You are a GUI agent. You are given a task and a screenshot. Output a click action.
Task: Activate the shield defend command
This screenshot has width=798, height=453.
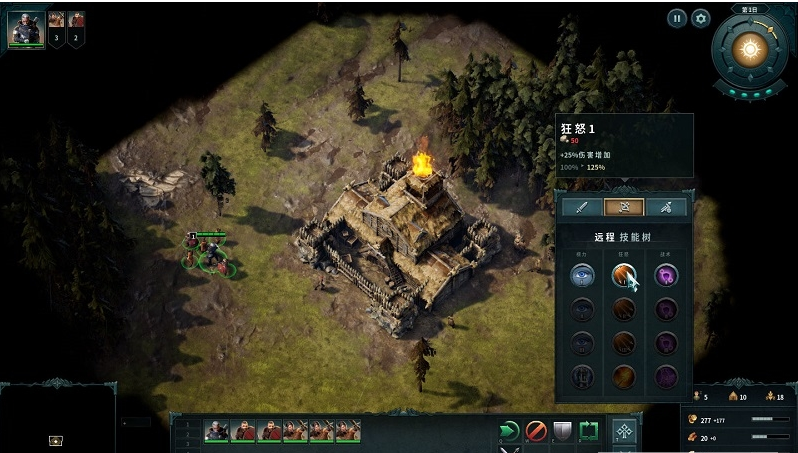[x=563, y=431]
